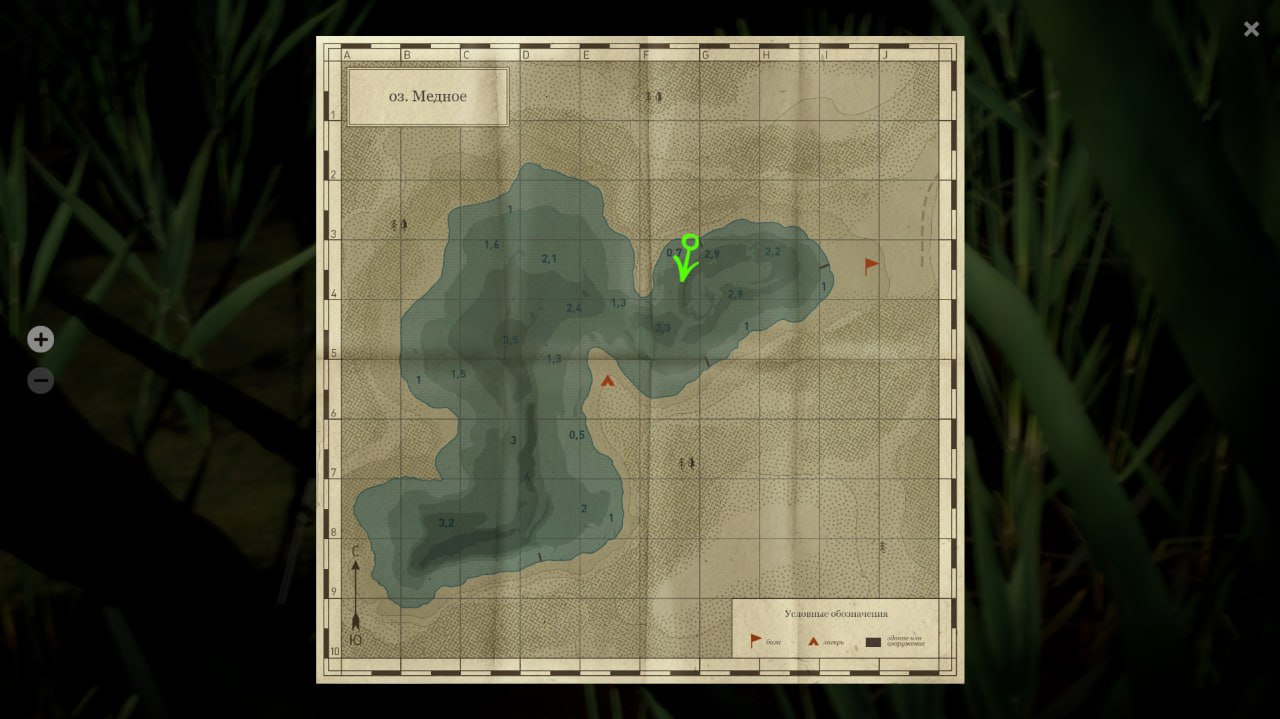Close the map with the X button

1251,29
